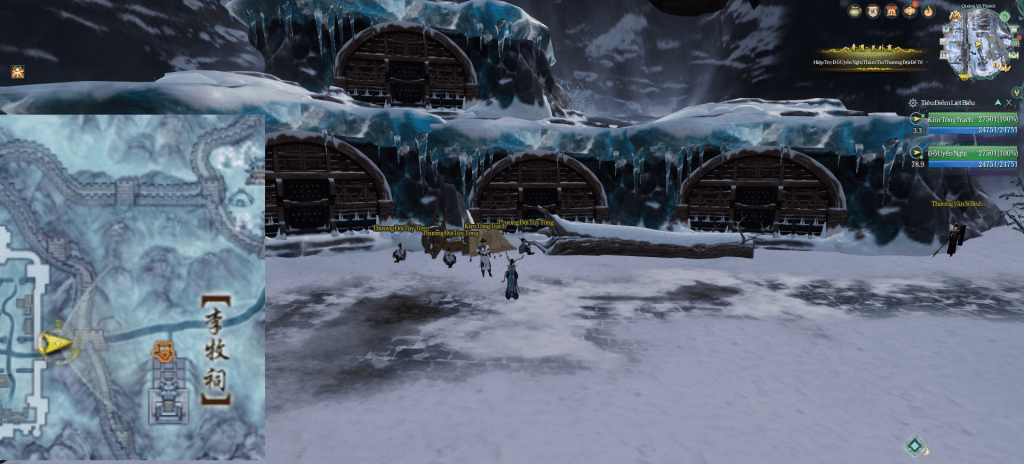
Task: Click the leftmost round bowl icon in top bar
Action: pyautogui.click(x=856, y=11)
